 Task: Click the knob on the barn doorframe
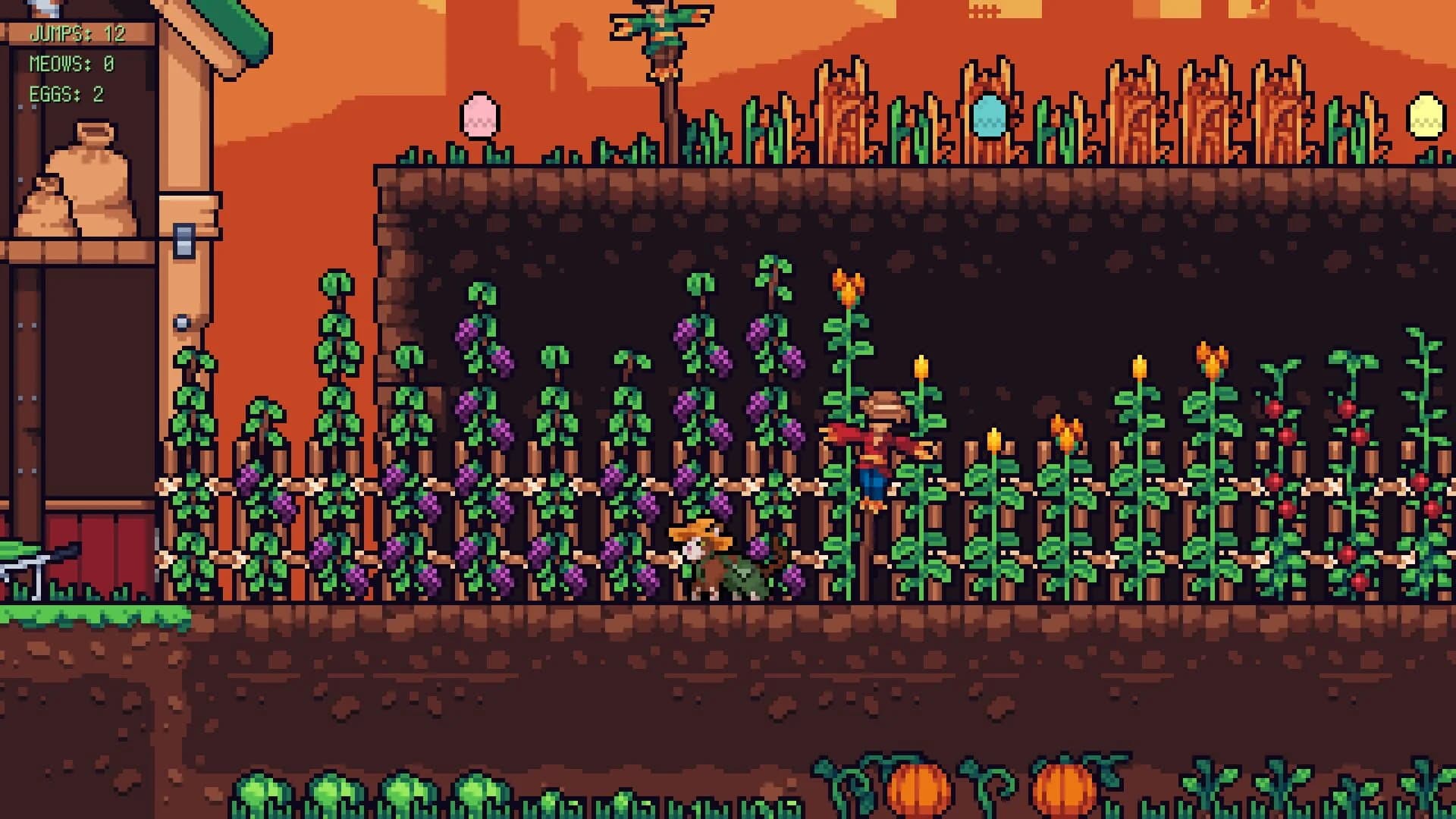click(182, 321)
